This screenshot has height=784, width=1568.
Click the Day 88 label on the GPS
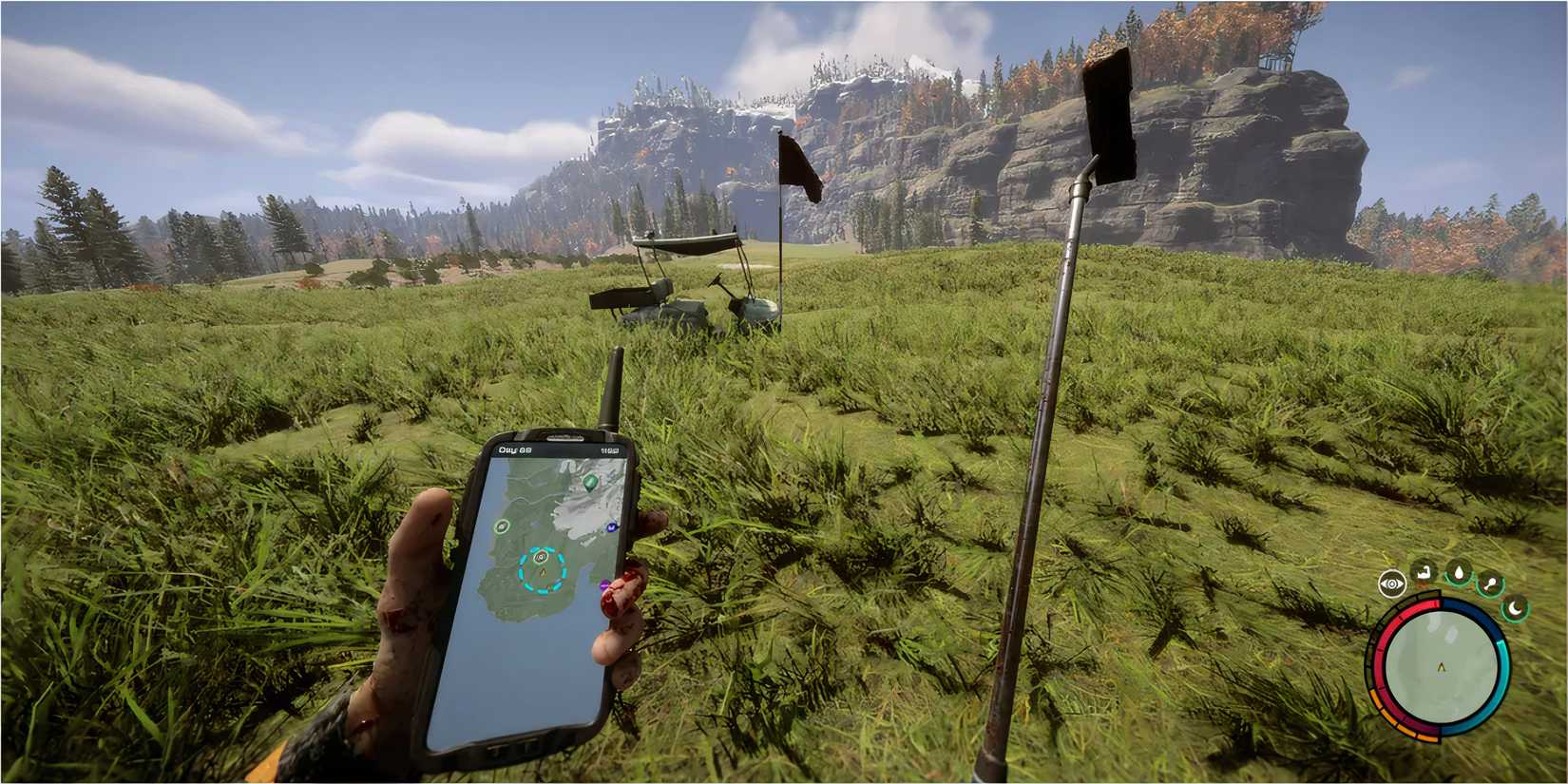click(x=513, y=449)
